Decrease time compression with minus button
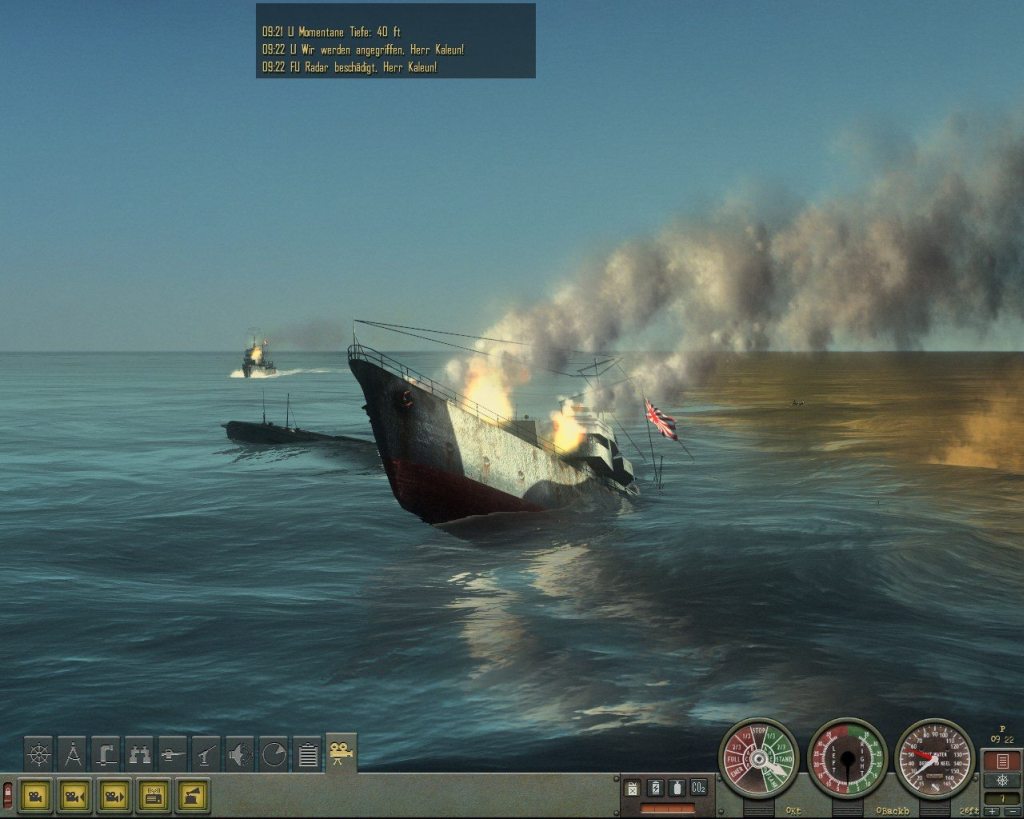This screenshot has height=819, width=1024. (1011, 811)
